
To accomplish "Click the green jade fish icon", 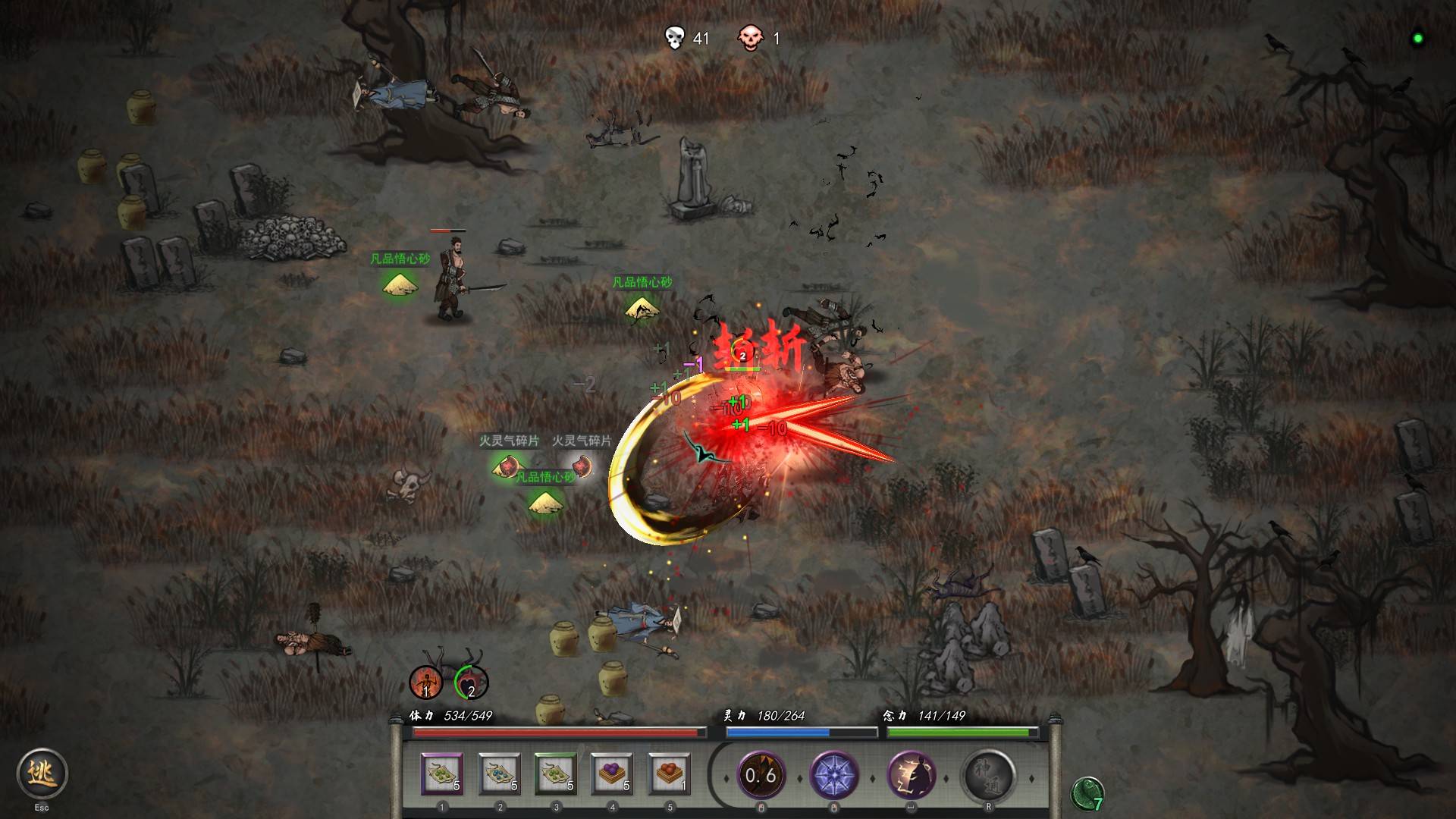I will tap(1087, 794).
